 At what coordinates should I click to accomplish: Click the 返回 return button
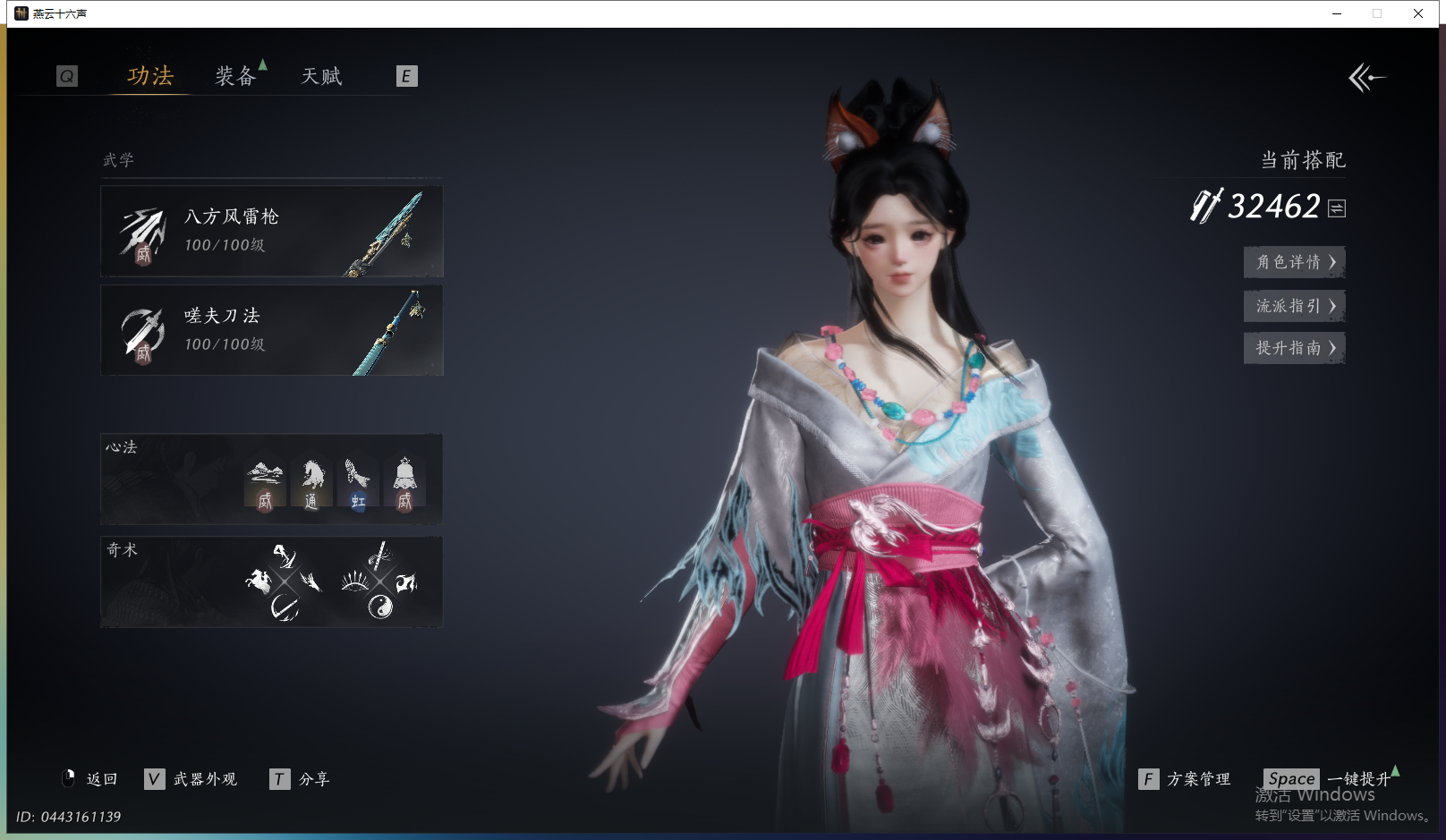click(x=90, y=779)
